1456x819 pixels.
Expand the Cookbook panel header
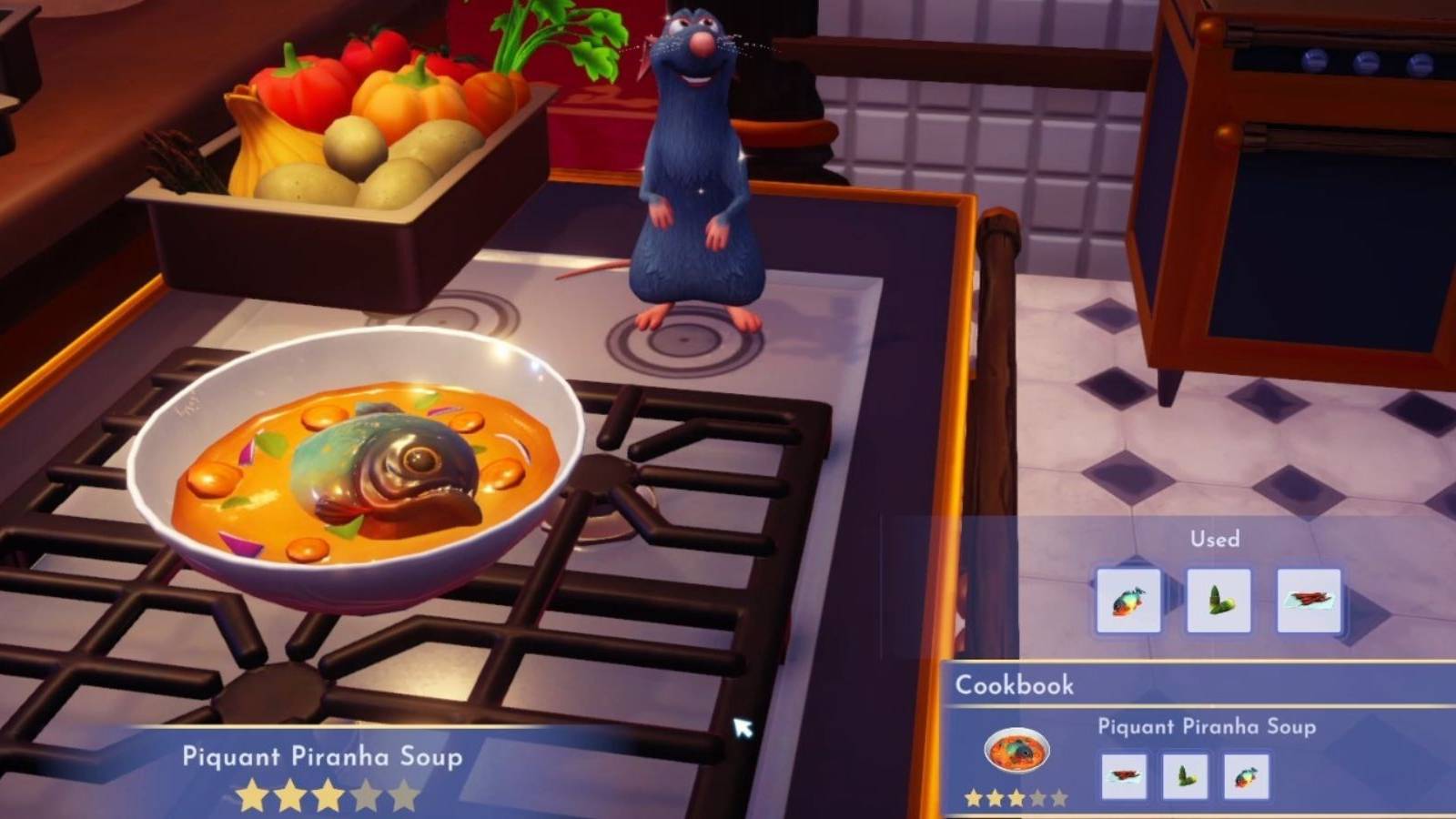(x=1015, y=685)
